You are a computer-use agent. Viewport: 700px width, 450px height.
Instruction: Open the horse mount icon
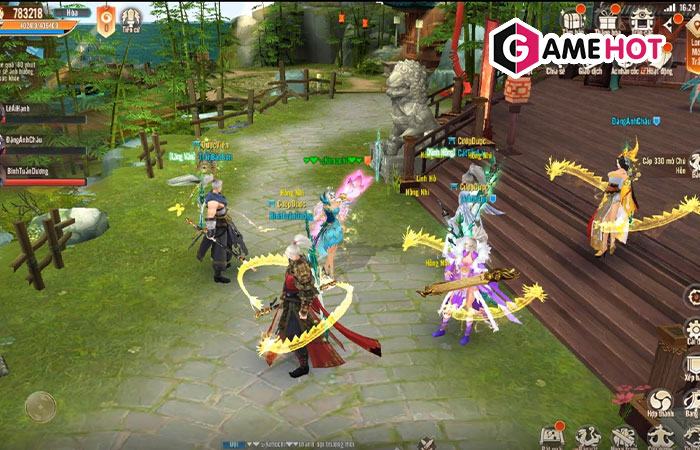pyautogui.click(x=587, y=436)
